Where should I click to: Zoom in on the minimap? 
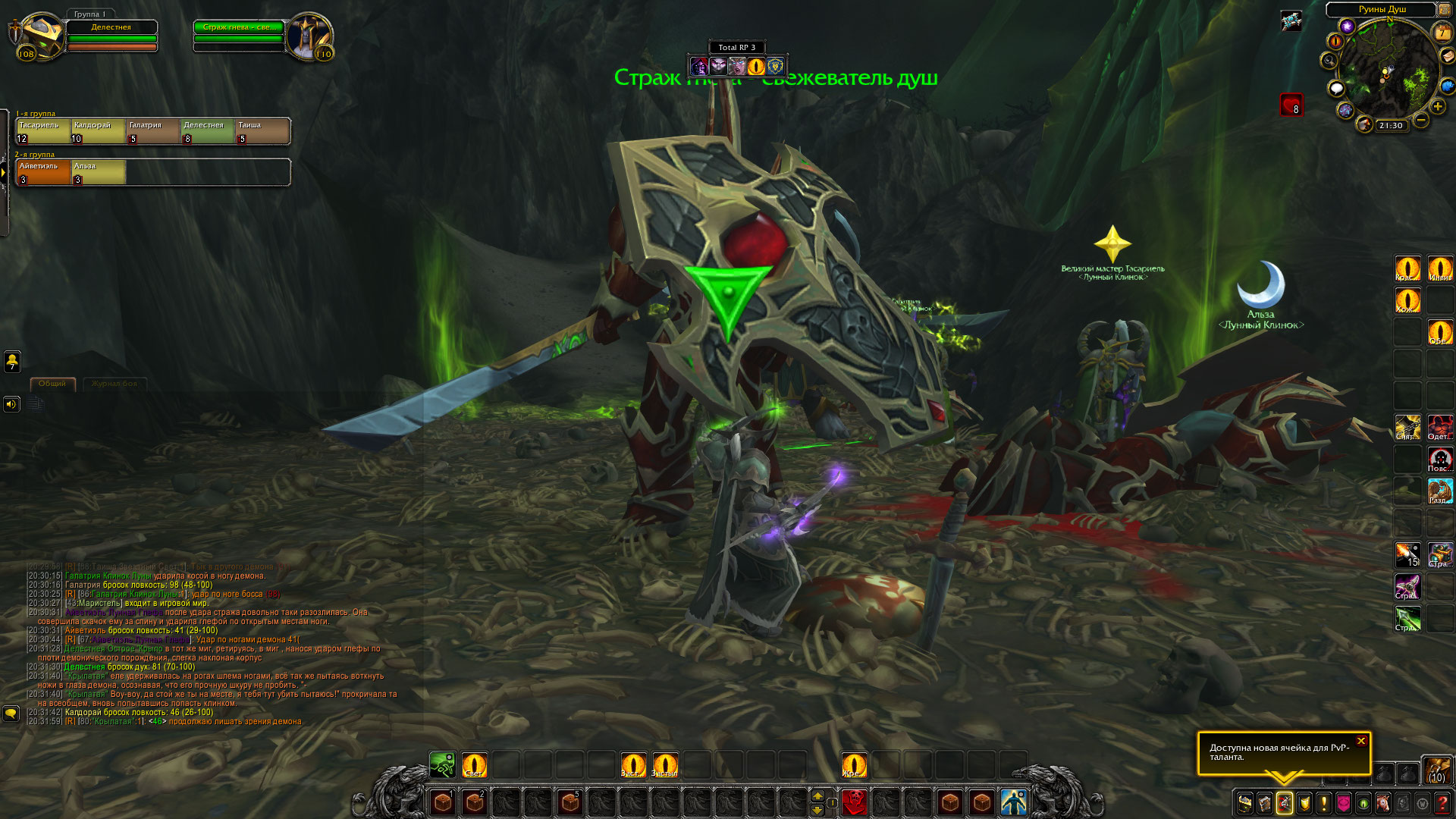point(1438,107)
